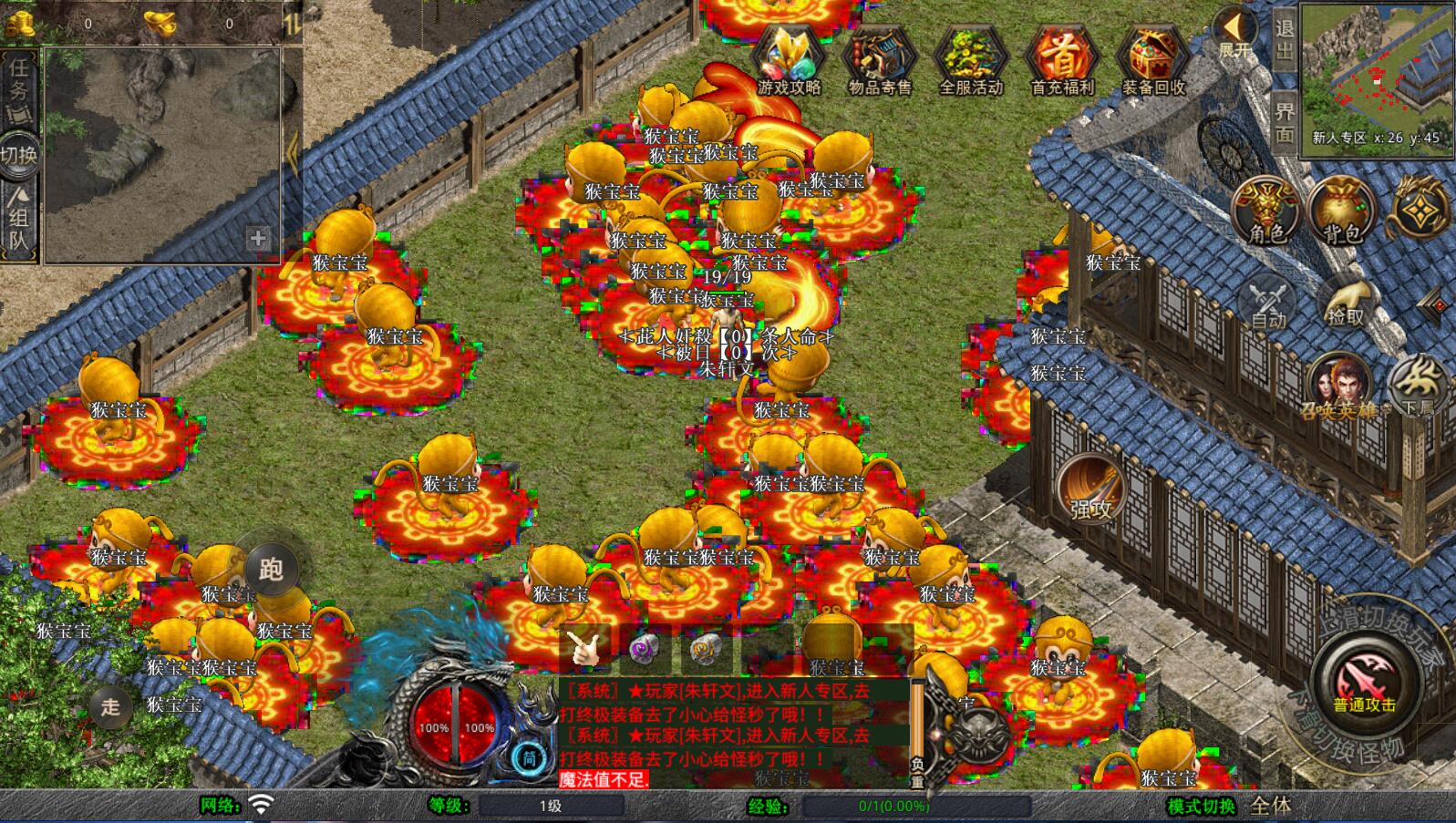Show the 全服活动 server events
The height and width of the screenshot is (823, 1456).
coord(971,58)
